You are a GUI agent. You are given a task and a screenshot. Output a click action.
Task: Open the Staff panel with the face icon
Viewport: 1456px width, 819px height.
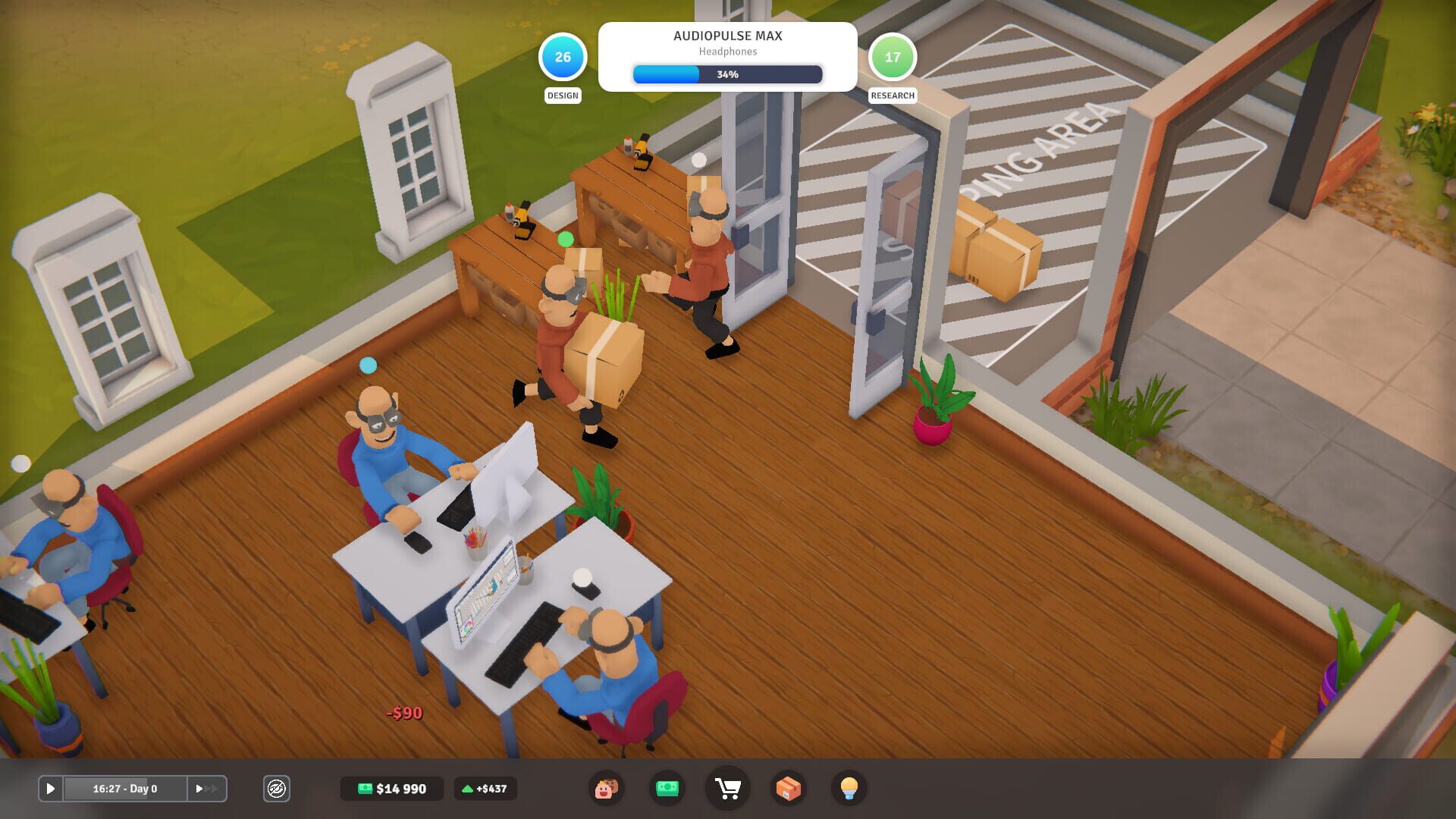click(605, 789)
